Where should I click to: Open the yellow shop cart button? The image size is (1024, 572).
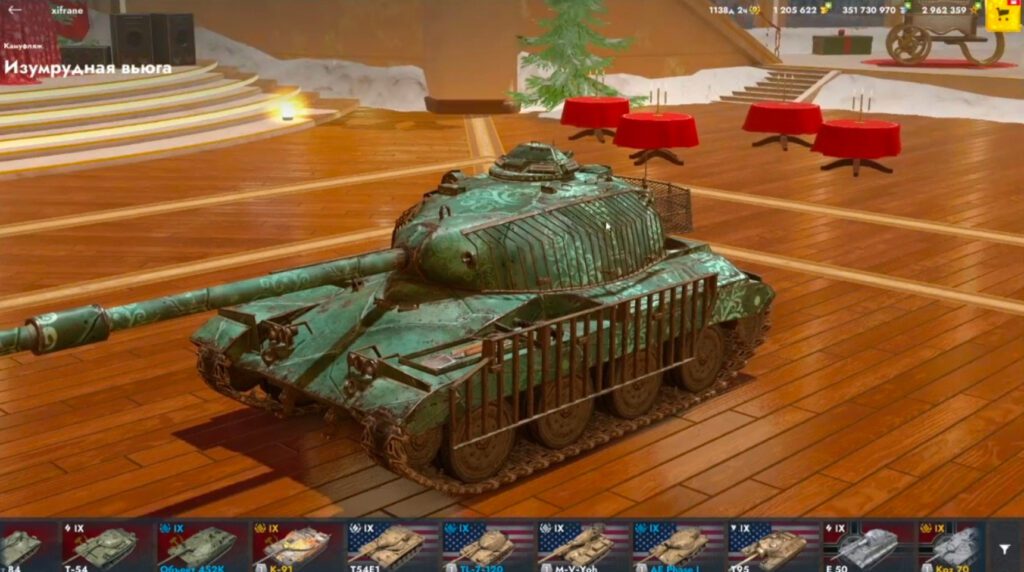click(1001, 13)
